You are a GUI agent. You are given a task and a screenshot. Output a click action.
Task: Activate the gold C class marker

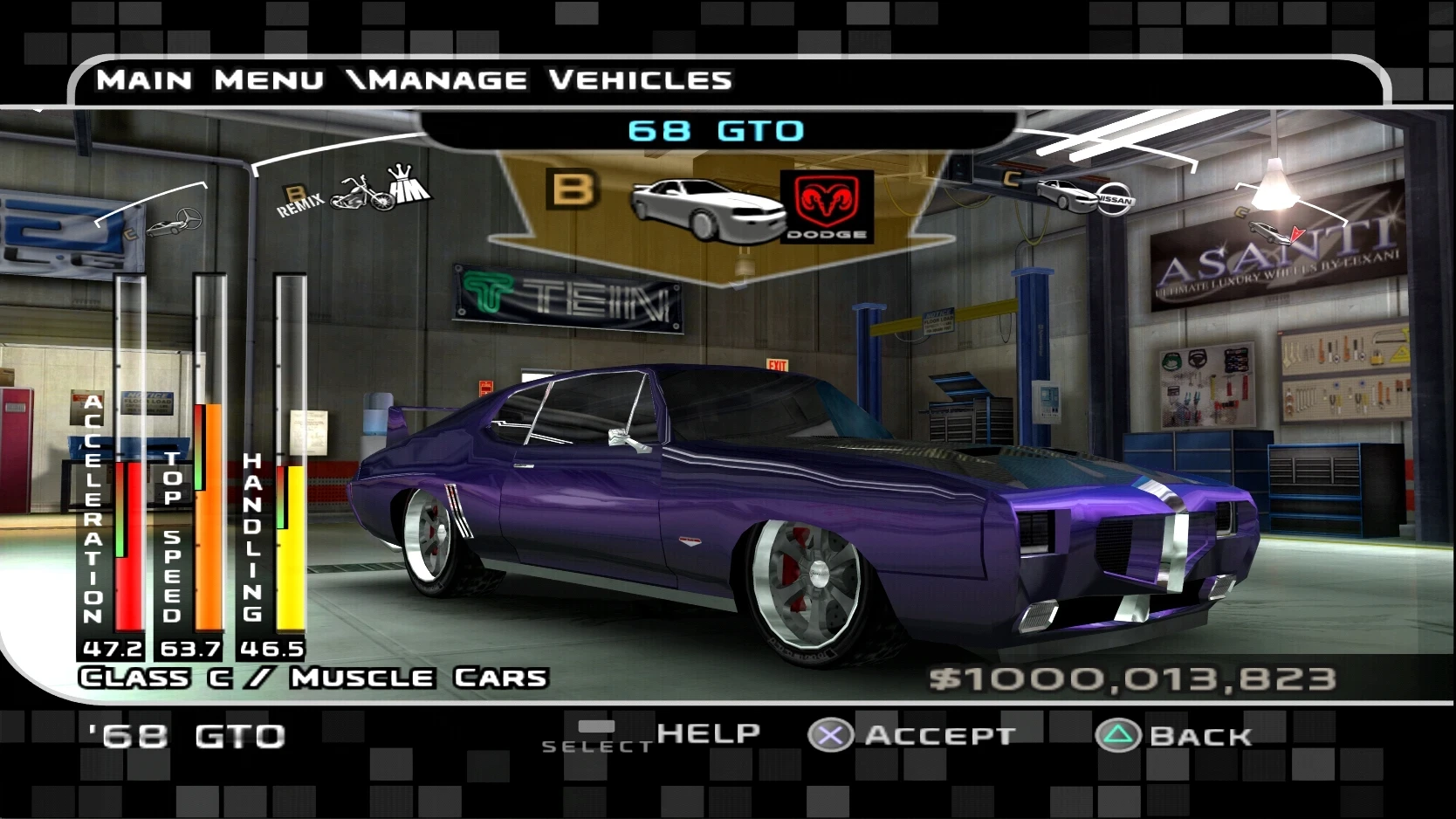tap(1013, 180)
